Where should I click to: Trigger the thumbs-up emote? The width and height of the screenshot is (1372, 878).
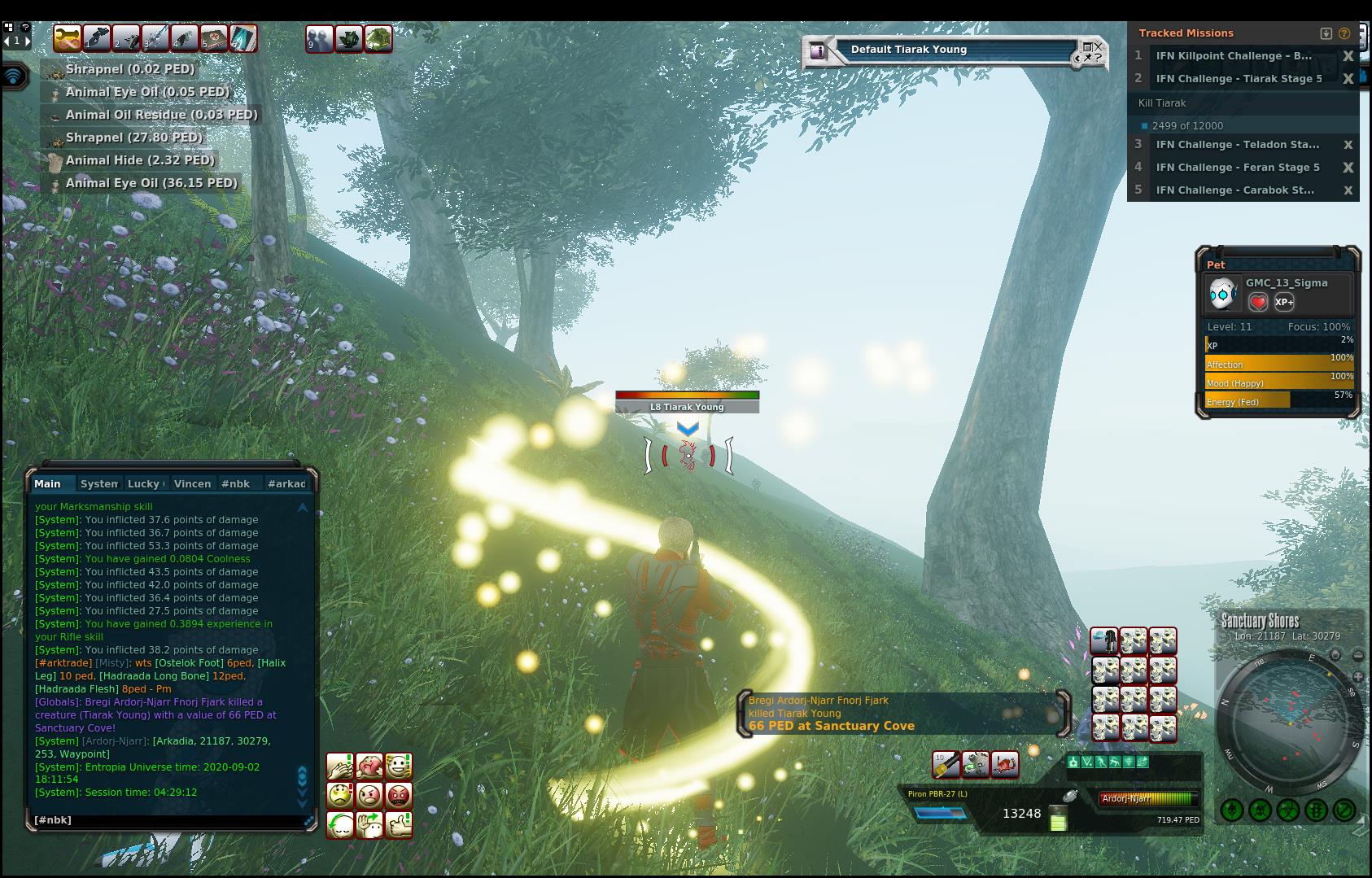[x=399, y=824]
